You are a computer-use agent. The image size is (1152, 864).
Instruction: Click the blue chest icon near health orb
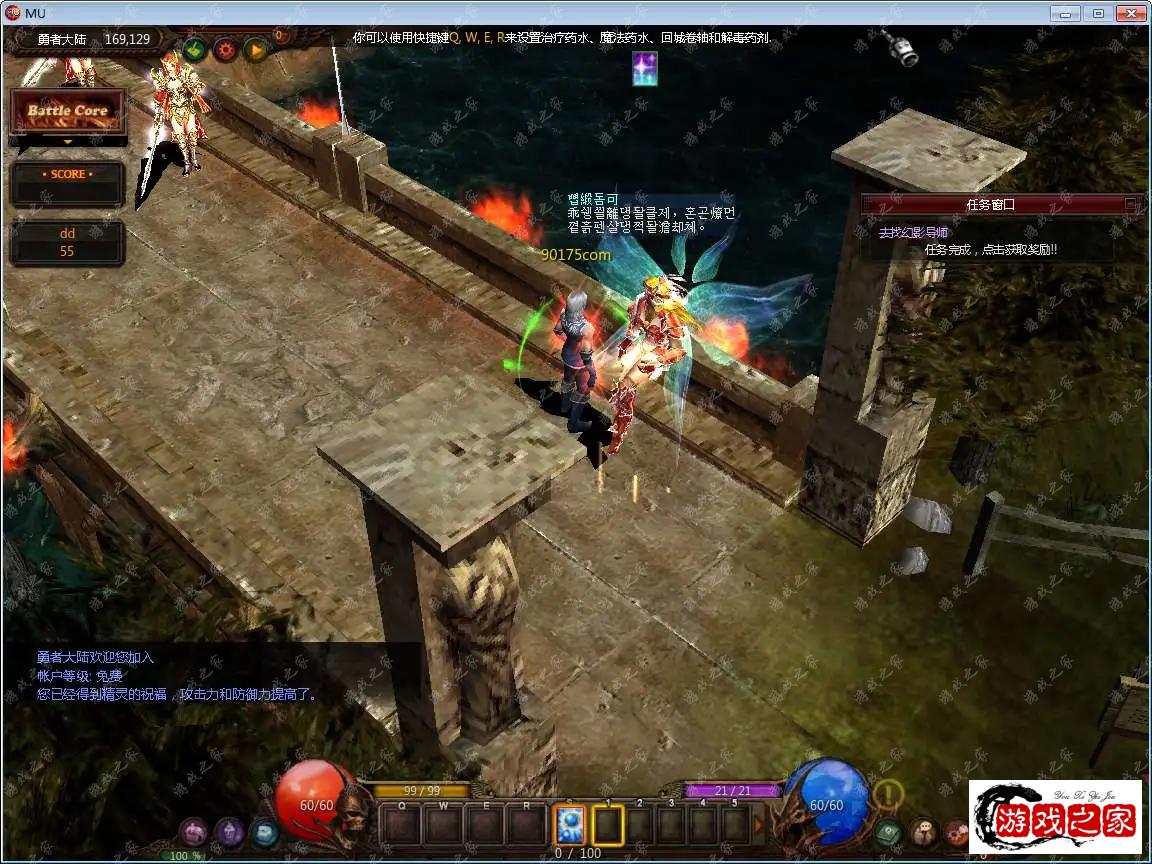pyautogui.click(x=264, y=832)
